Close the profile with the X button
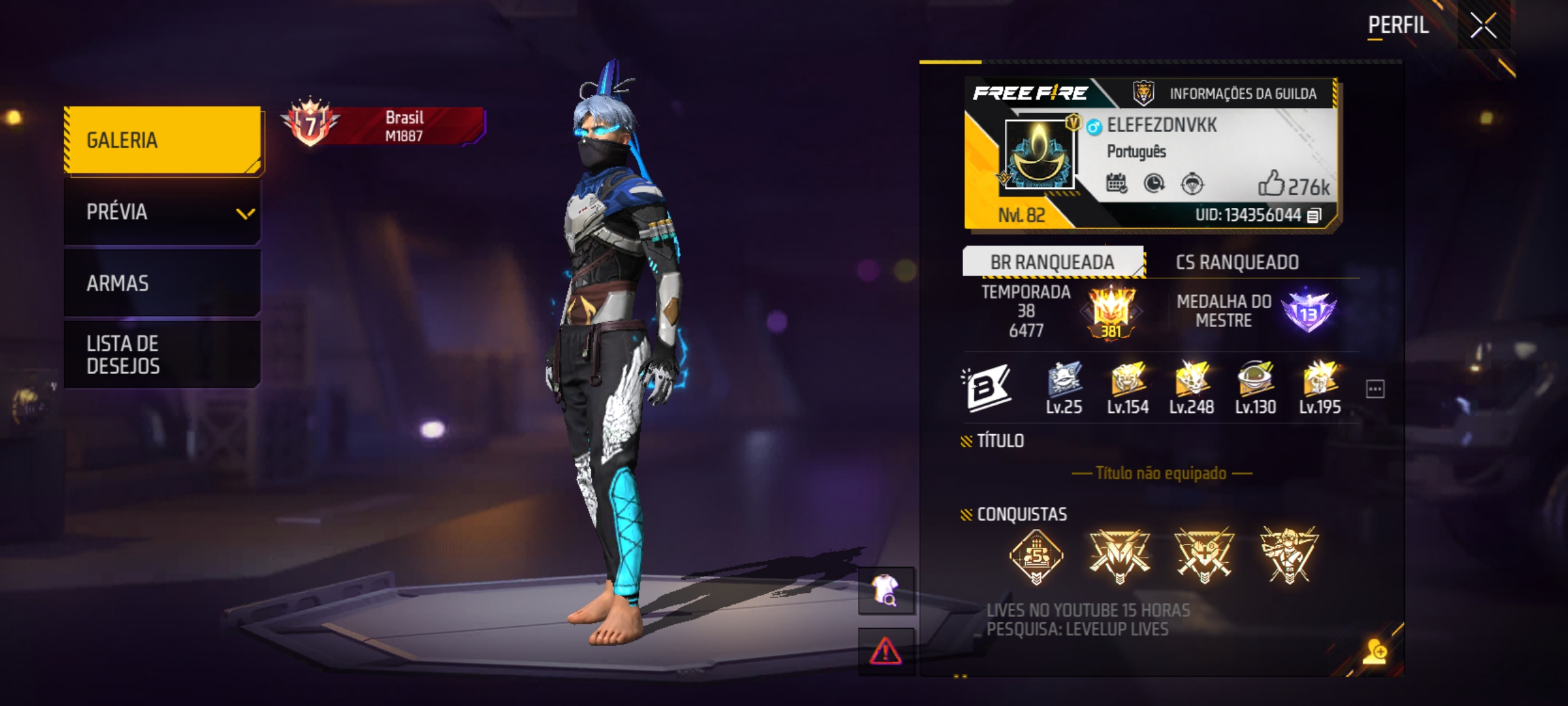 [x=1483, y=27]
